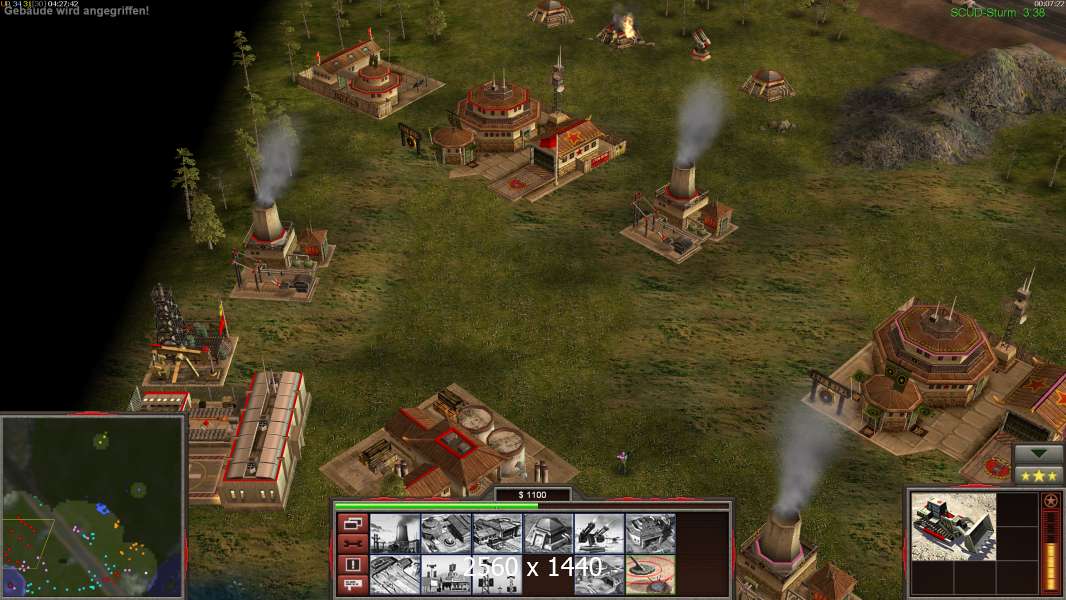Image resolution: width=1066 pixels, height=600 pixels.
Task: Toggle the green down-arrow button
Action: tap(1038, 454)
